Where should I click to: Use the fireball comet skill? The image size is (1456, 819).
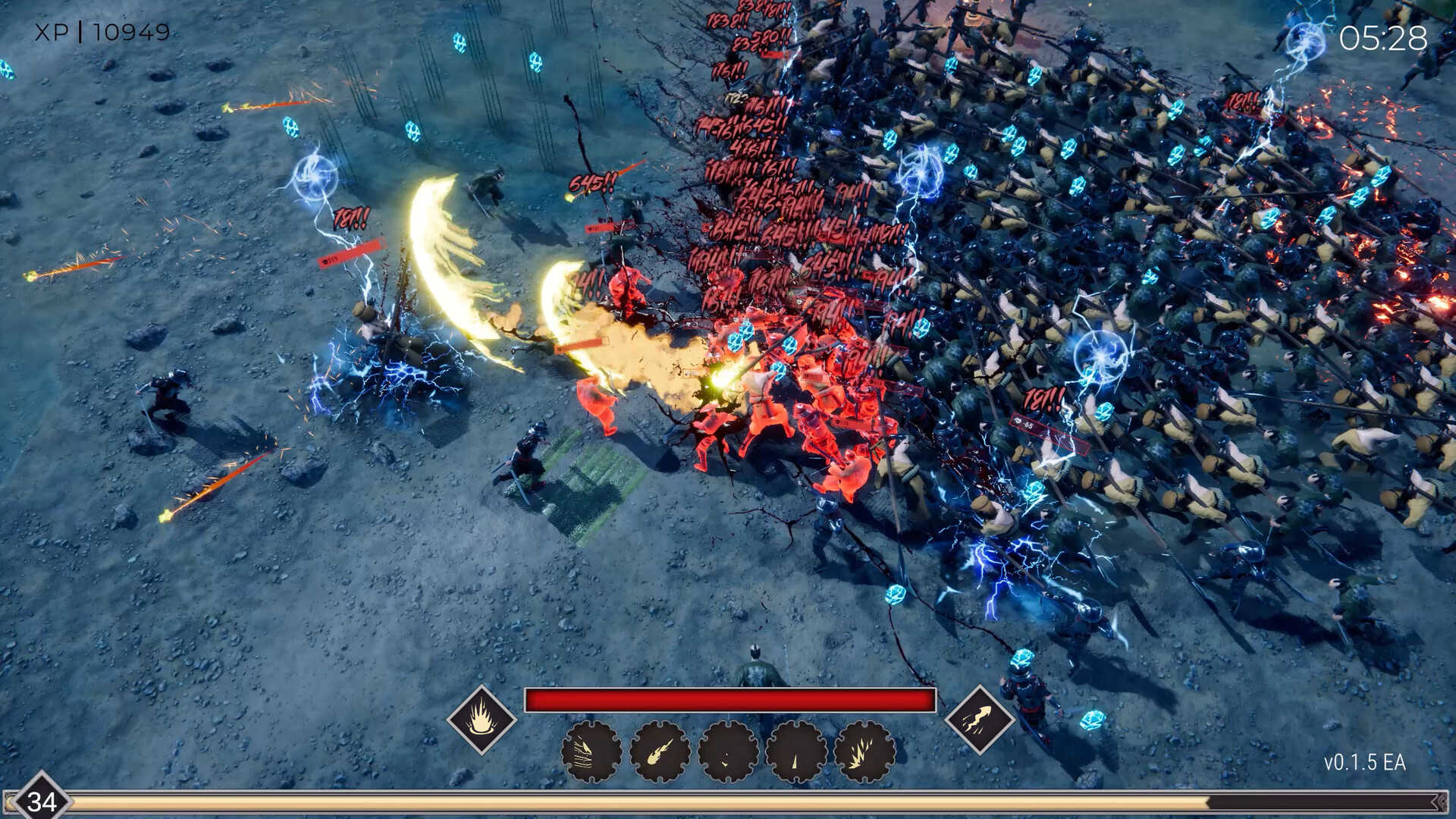[x=660, y=752]
